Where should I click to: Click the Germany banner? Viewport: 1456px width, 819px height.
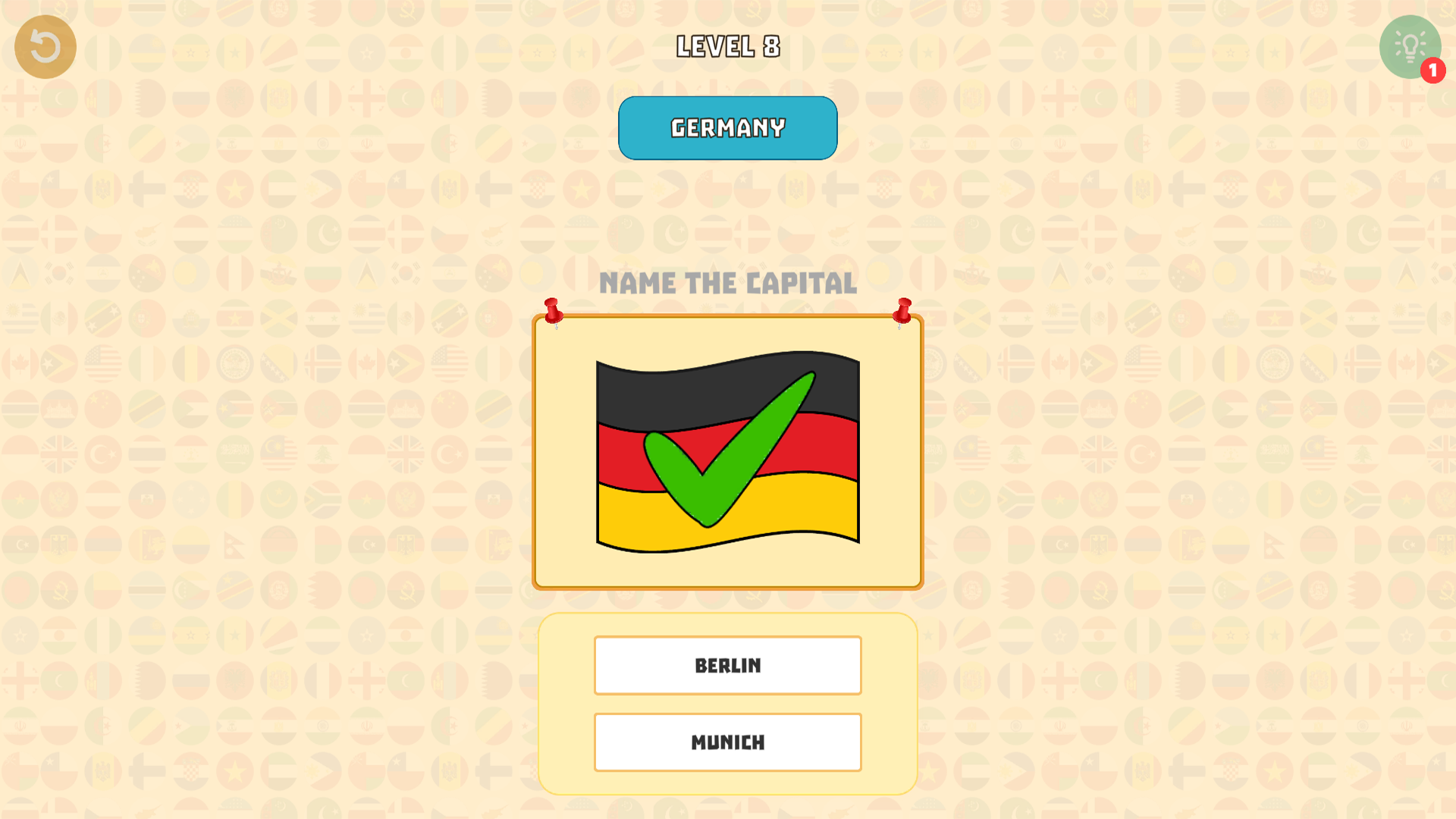tap(727, 127)
